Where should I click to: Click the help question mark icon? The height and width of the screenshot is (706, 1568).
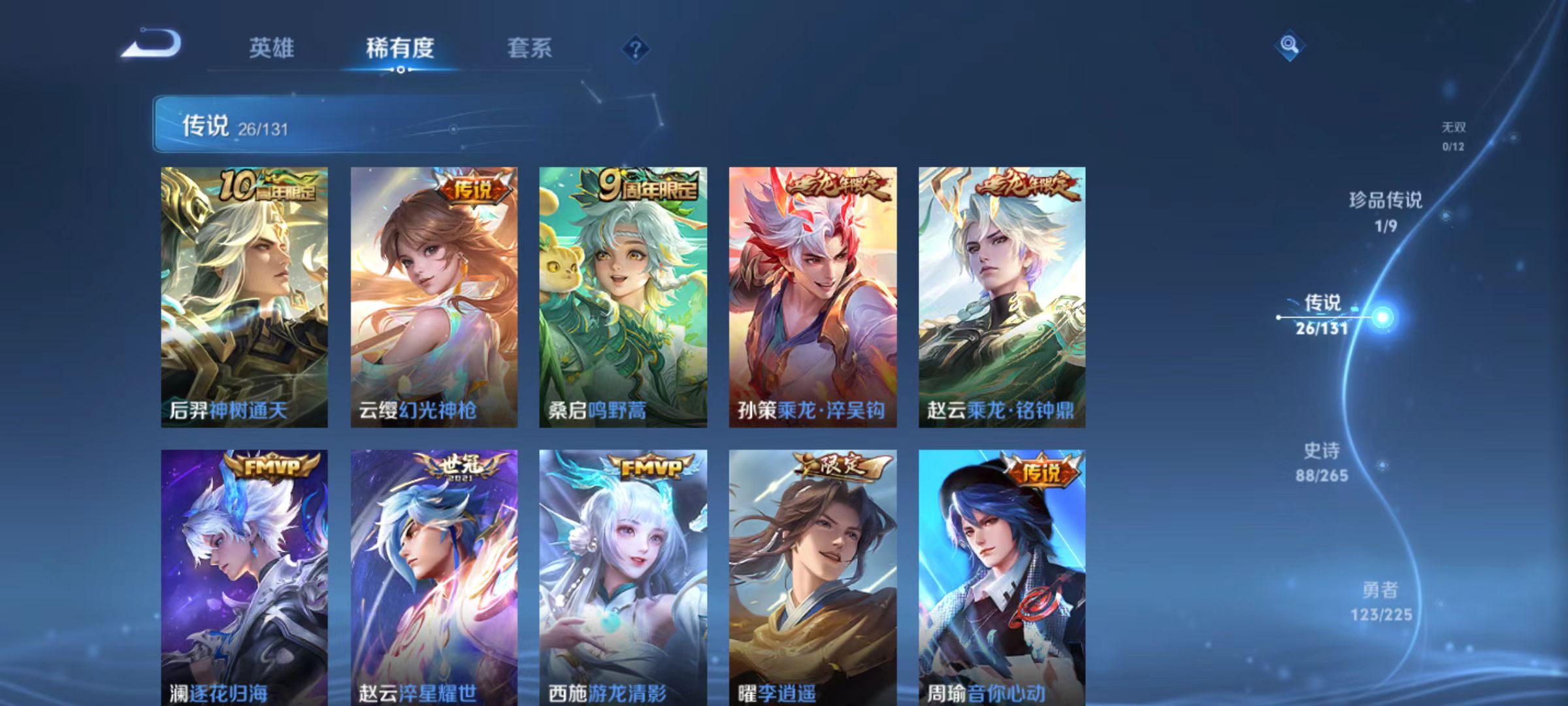pyautogui.click(x=634, y=49)
